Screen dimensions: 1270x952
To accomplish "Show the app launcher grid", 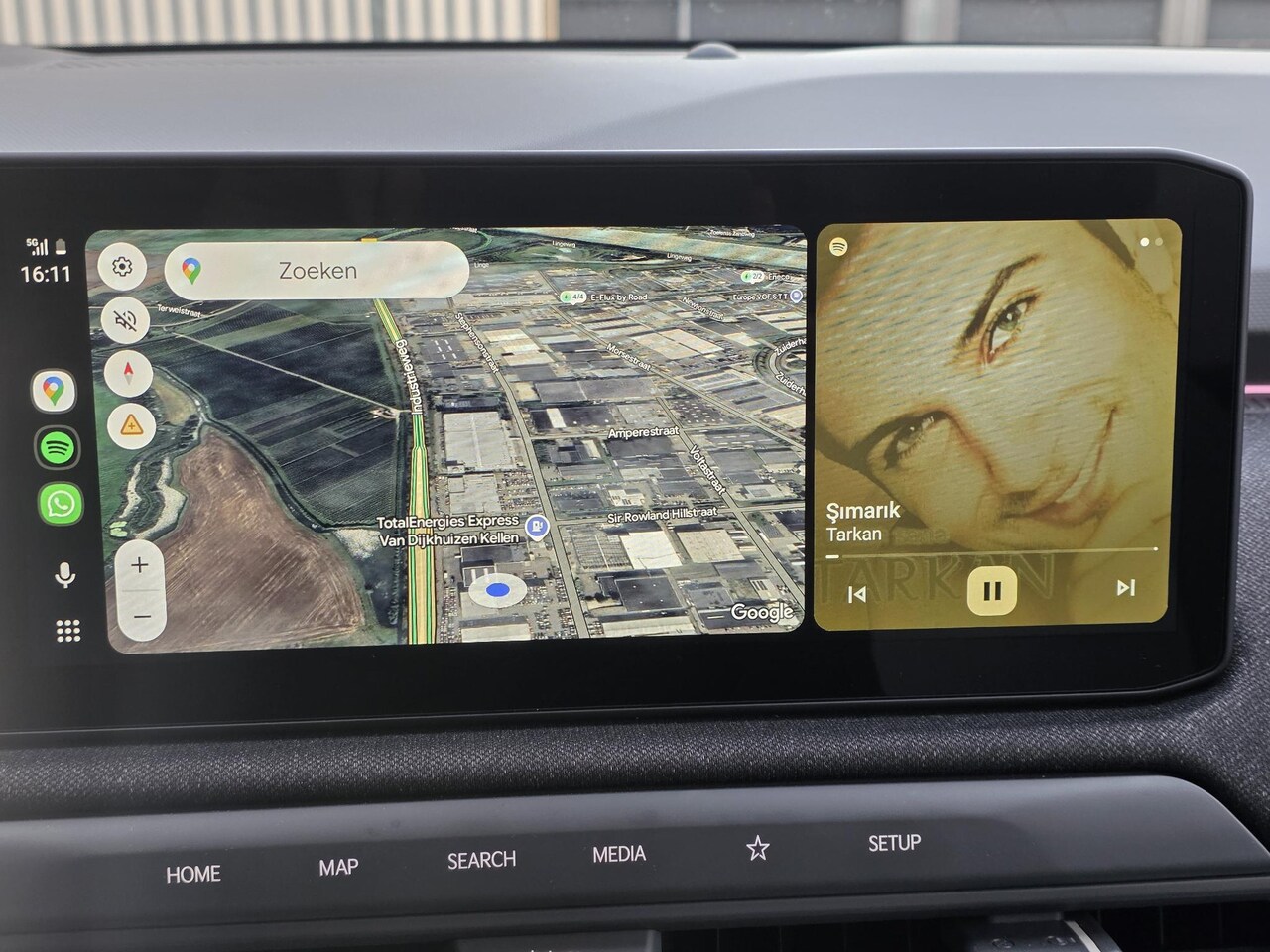I will (67, 631).
